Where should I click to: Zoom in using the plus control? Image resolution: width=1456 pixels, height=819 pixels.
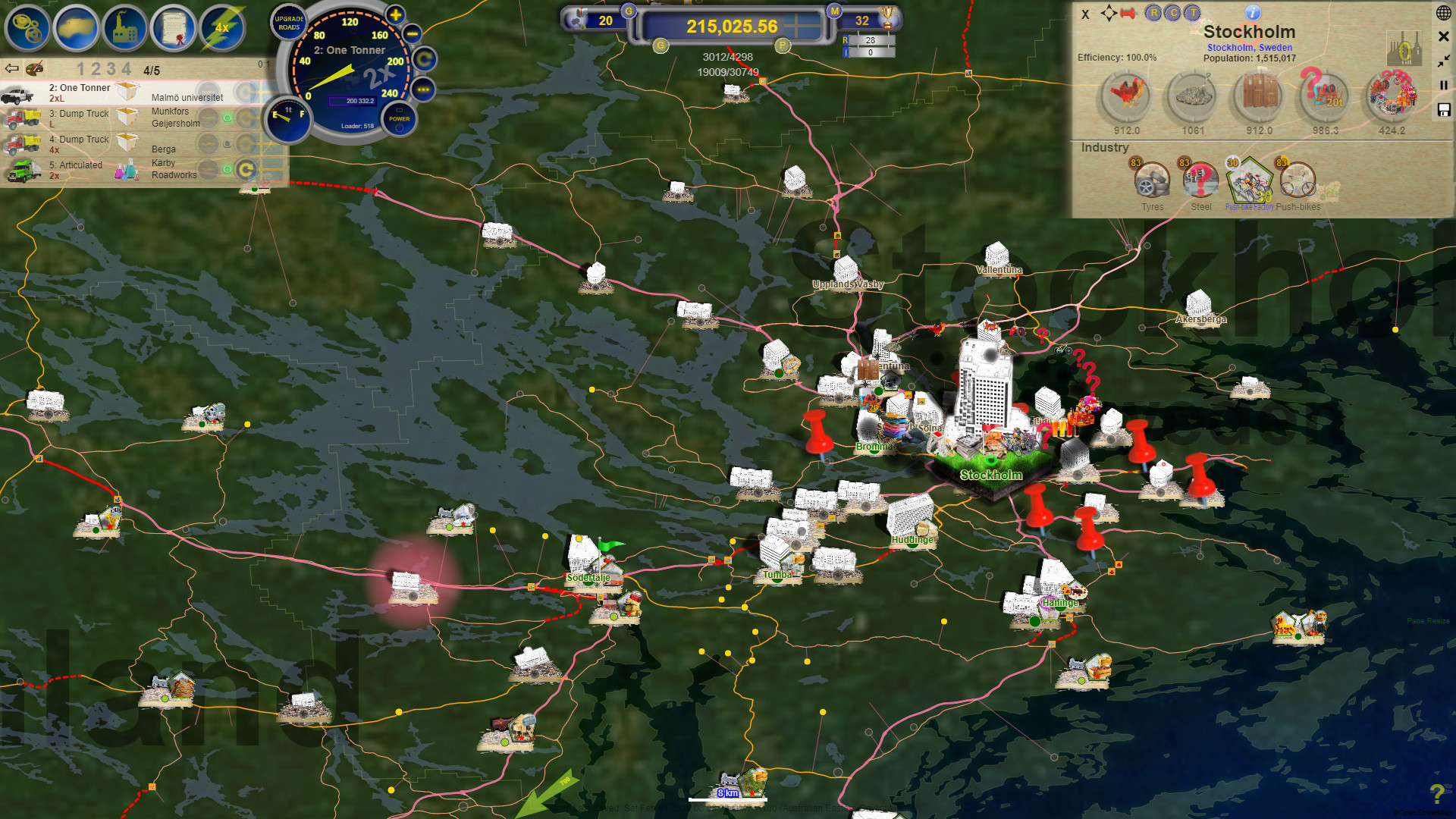[x=394, y=14]
